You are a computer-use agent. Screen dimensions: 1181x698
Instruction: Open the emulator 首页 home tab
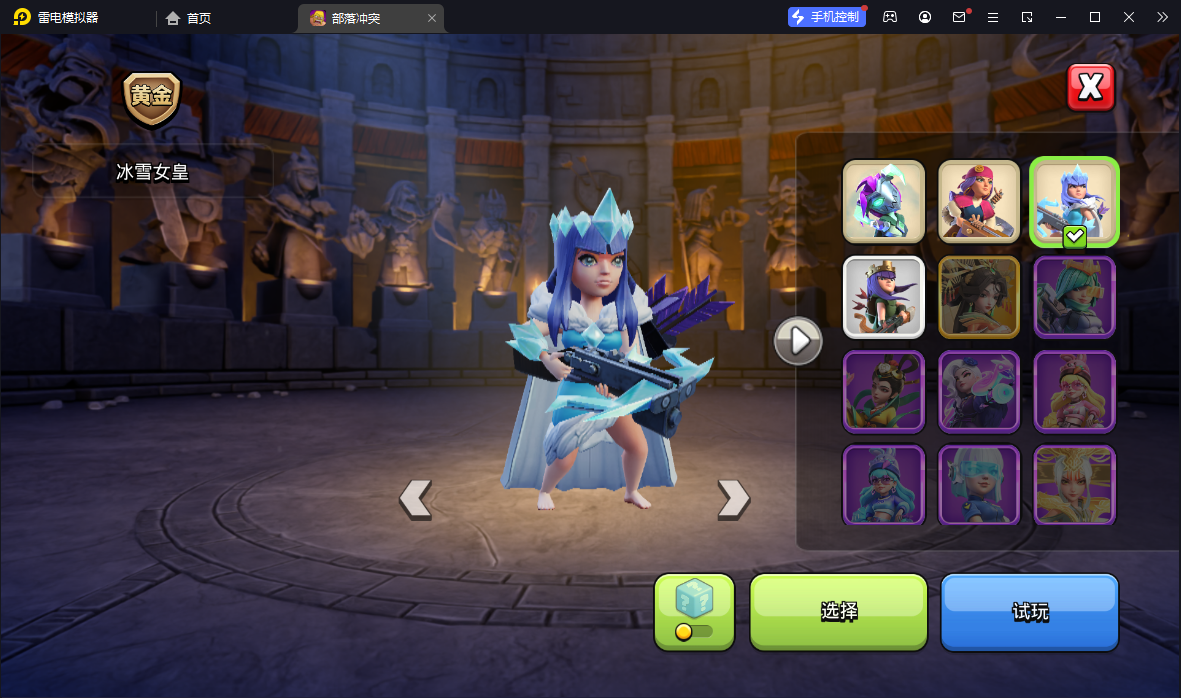pyautogui.click(x=189, y=18)
